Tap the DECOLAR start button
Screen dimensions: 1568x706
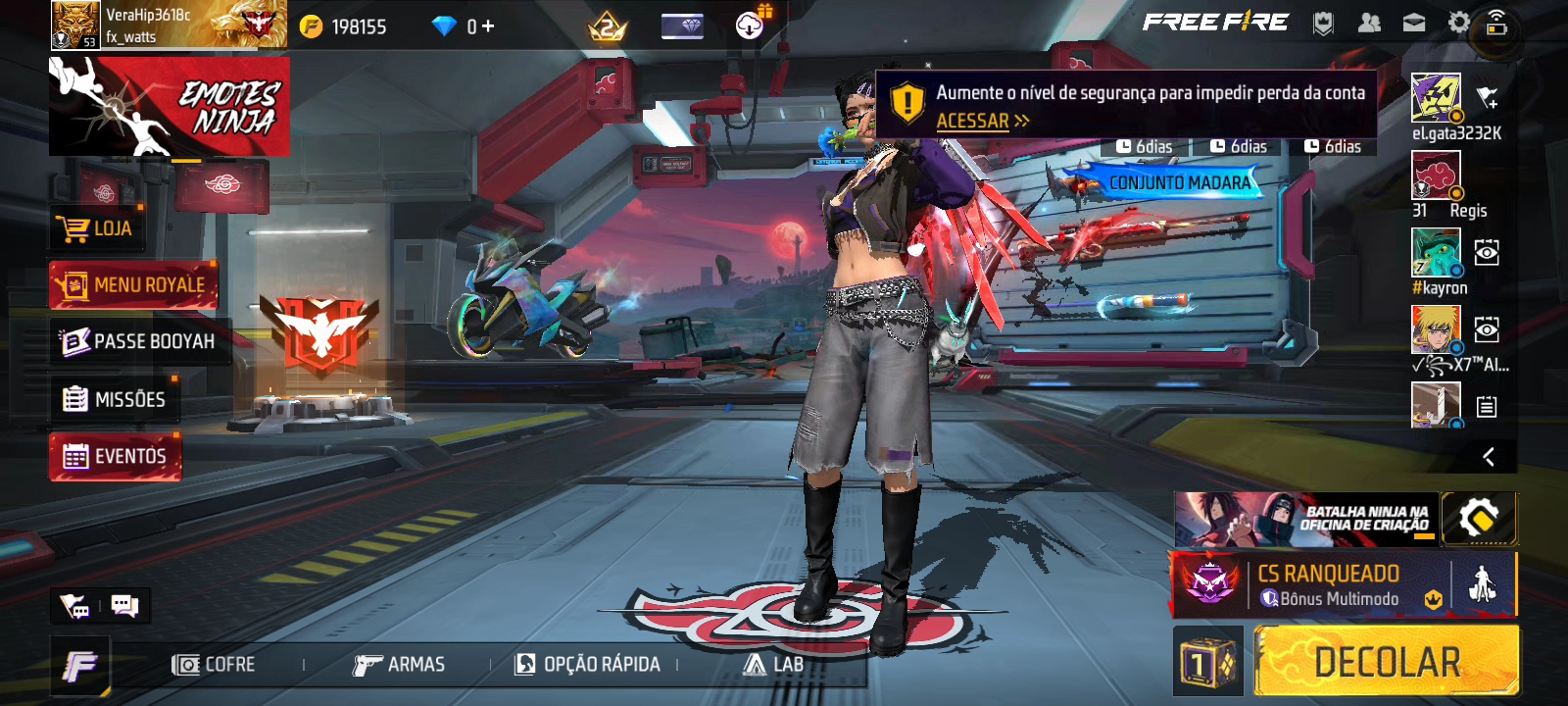pos(1386,662)
